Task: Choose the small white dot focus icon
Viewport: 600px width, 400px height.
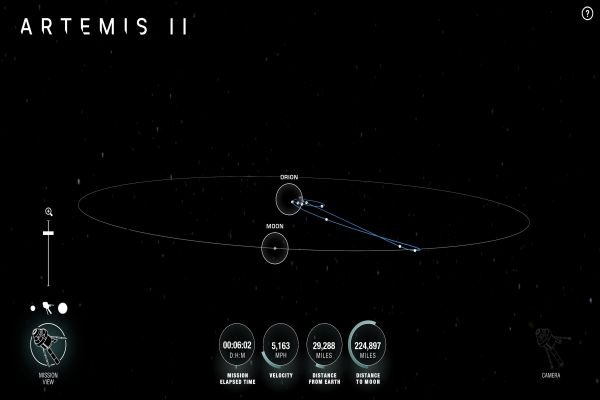Action: tap(35, 308)
